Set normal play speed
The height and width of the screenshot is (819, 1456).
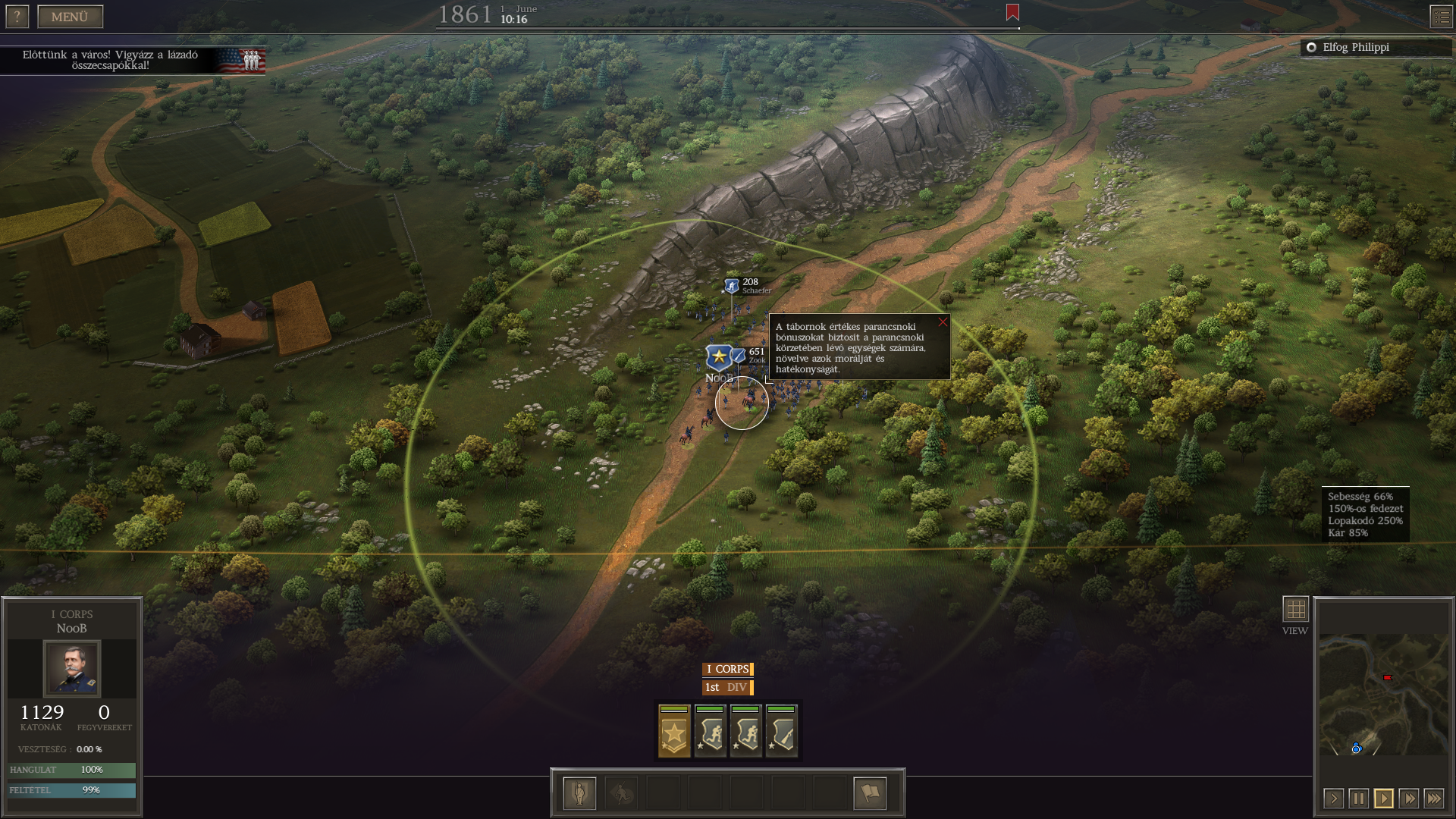(1383, 799)
